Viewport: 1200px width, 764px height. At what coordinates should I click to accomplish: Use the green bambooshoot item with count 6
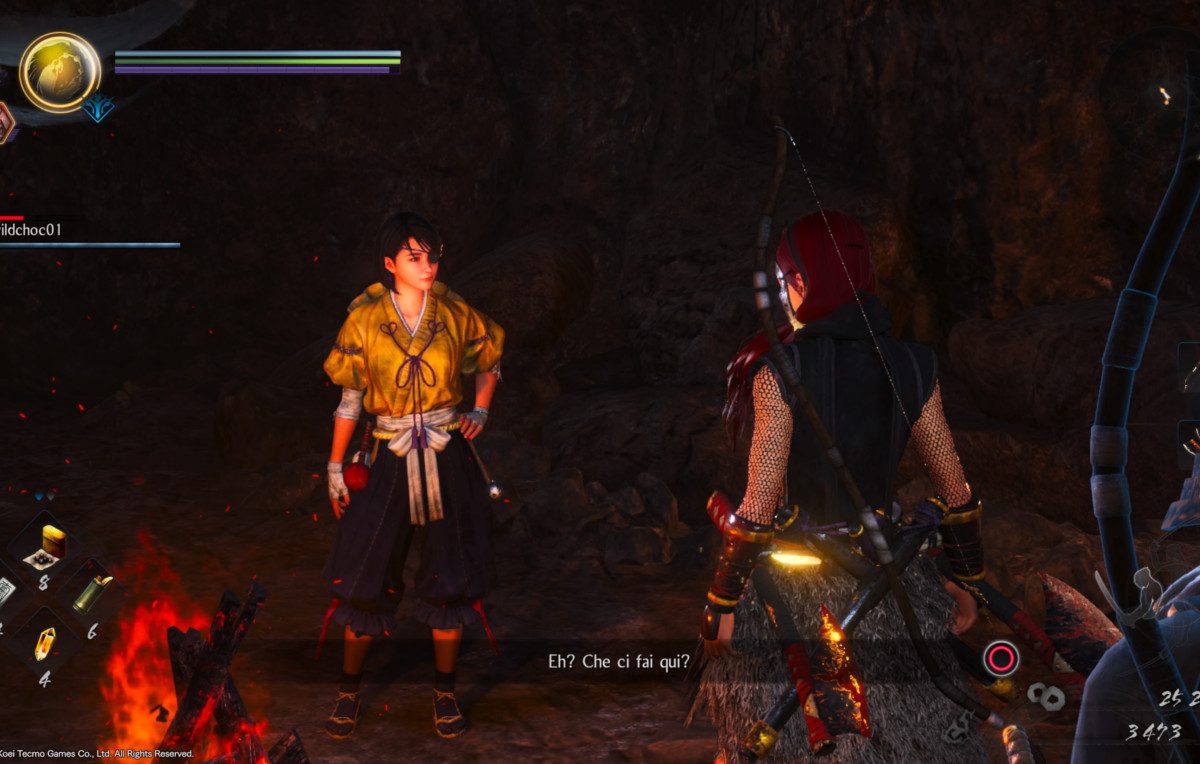(x=91, y=594)
